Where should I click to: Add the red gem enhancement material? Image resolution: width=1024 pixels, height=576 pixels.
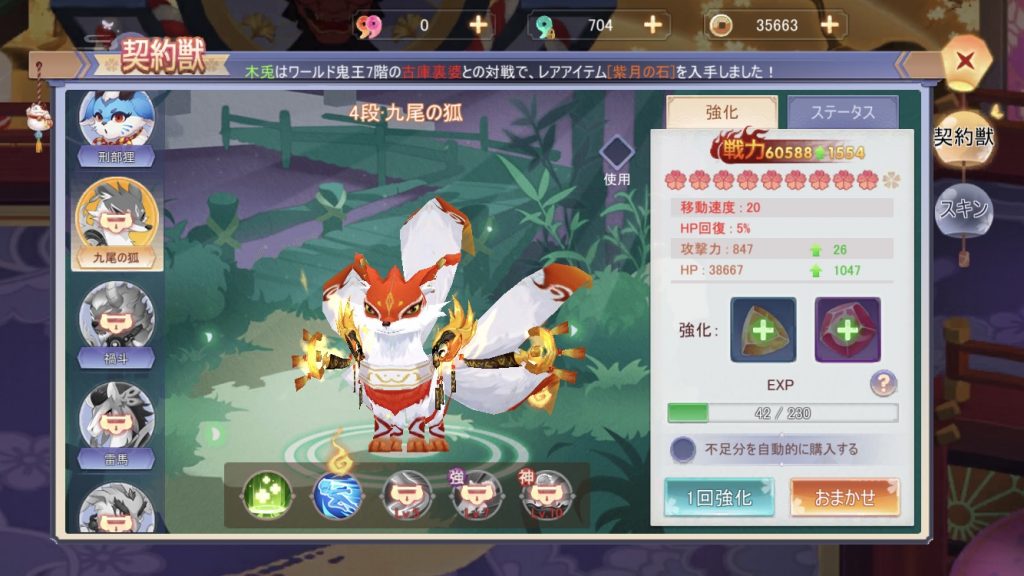coord(847,330)
